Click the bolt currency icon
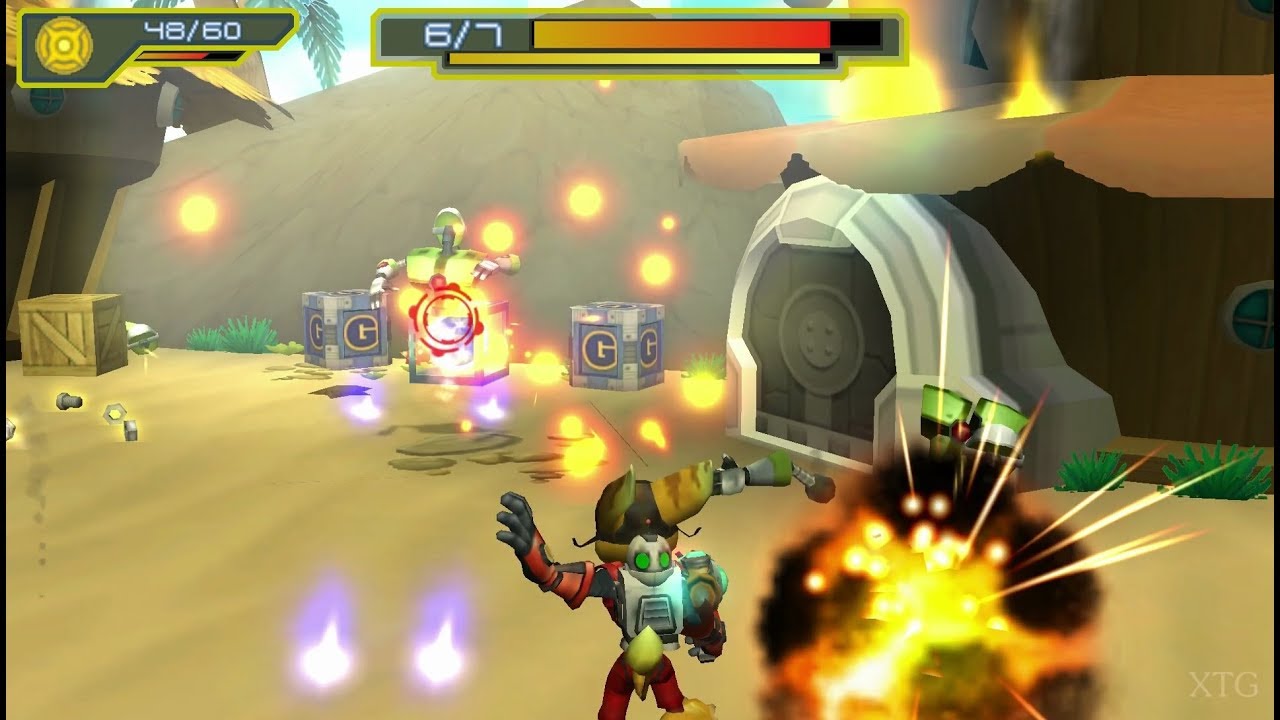This screenshot has width=1280, height=720. coord(64,42)
